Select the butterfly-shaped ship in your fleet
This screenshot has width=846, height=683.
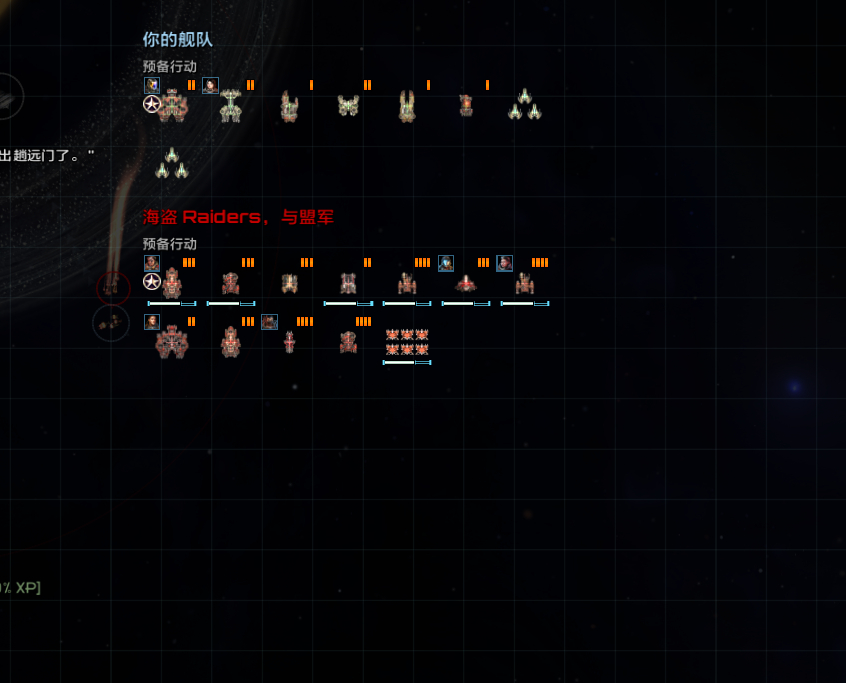(348, 105)
